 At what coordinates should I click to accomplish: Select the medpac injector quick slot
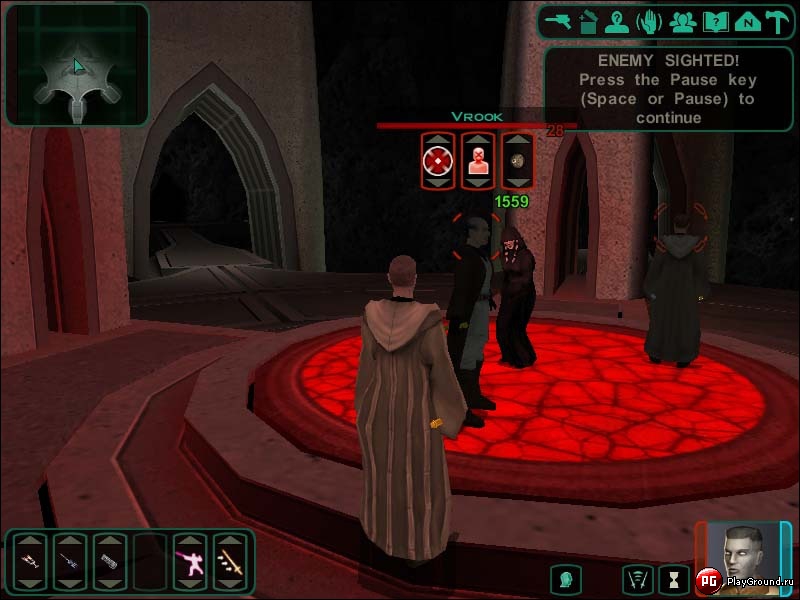pos(29,560)
